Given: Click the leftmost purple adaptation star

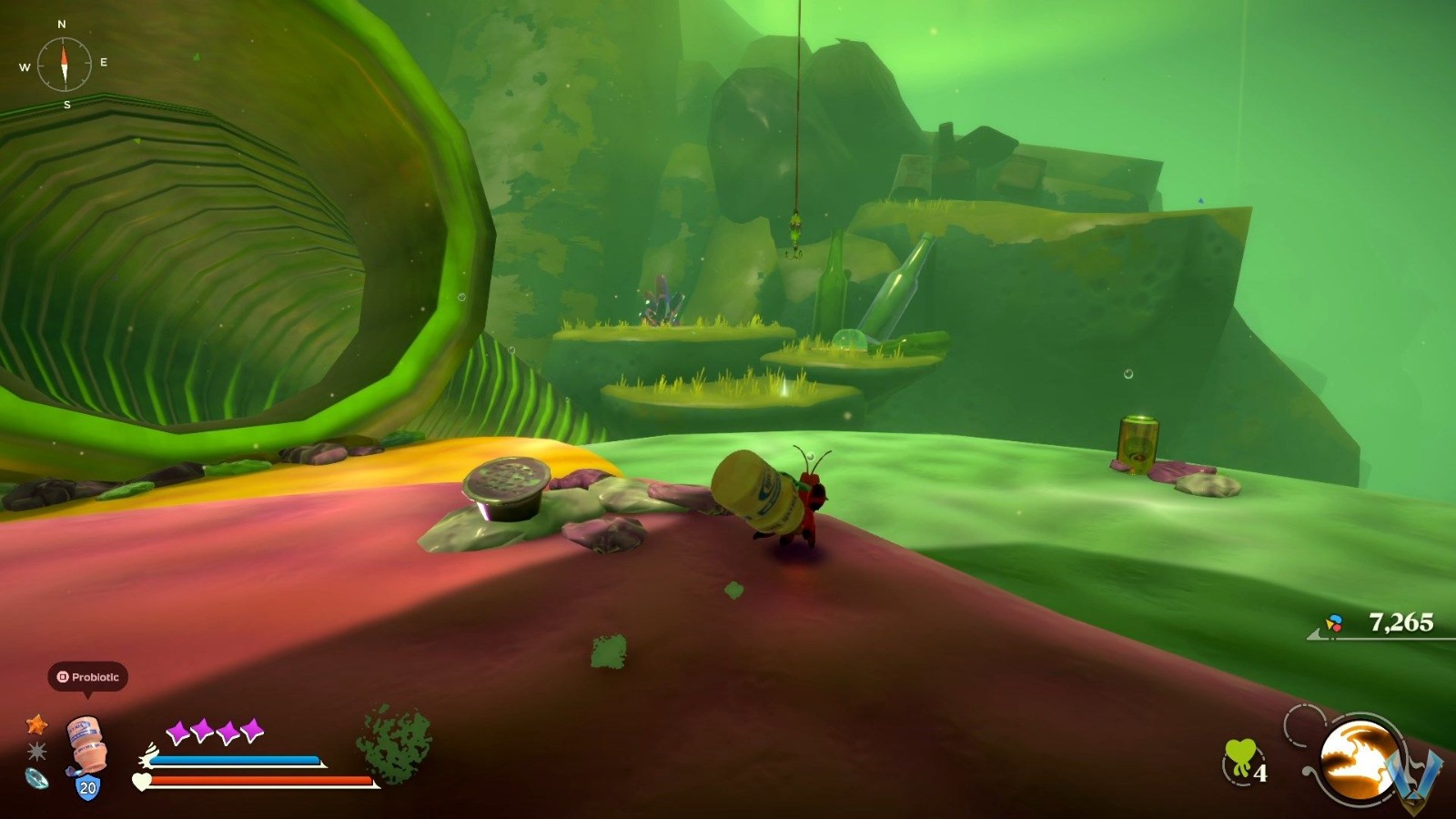Looking at the screenshot, I should 177,731.
